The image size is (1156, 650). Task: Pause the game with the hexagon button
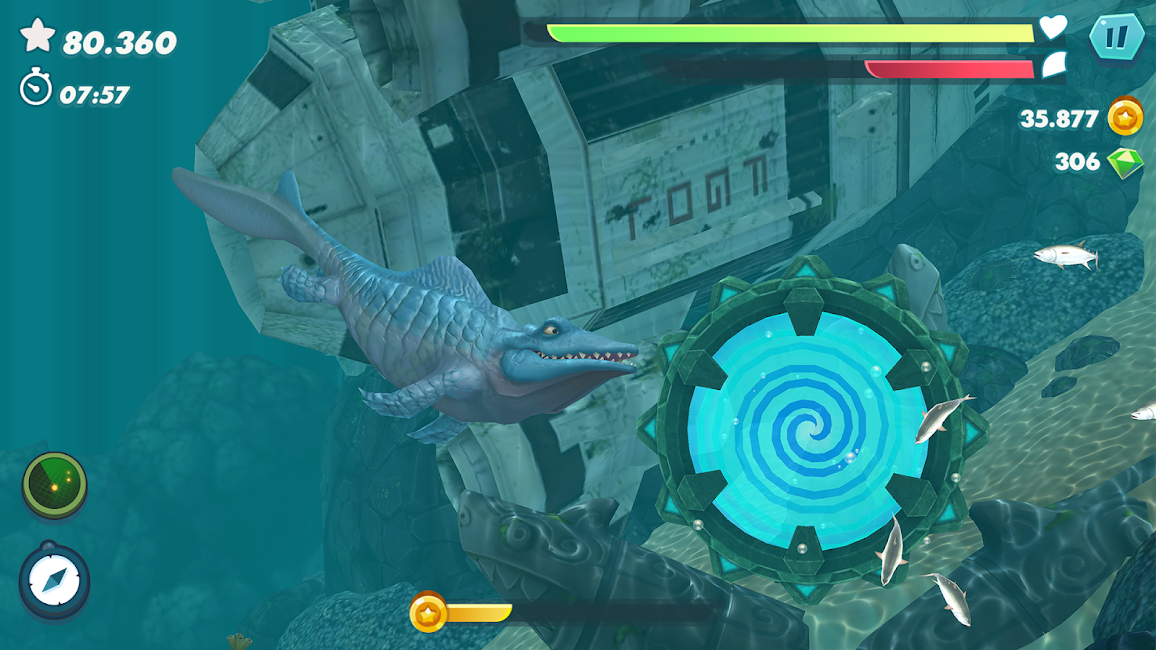pyautogui.click(x=1115, y=39)
